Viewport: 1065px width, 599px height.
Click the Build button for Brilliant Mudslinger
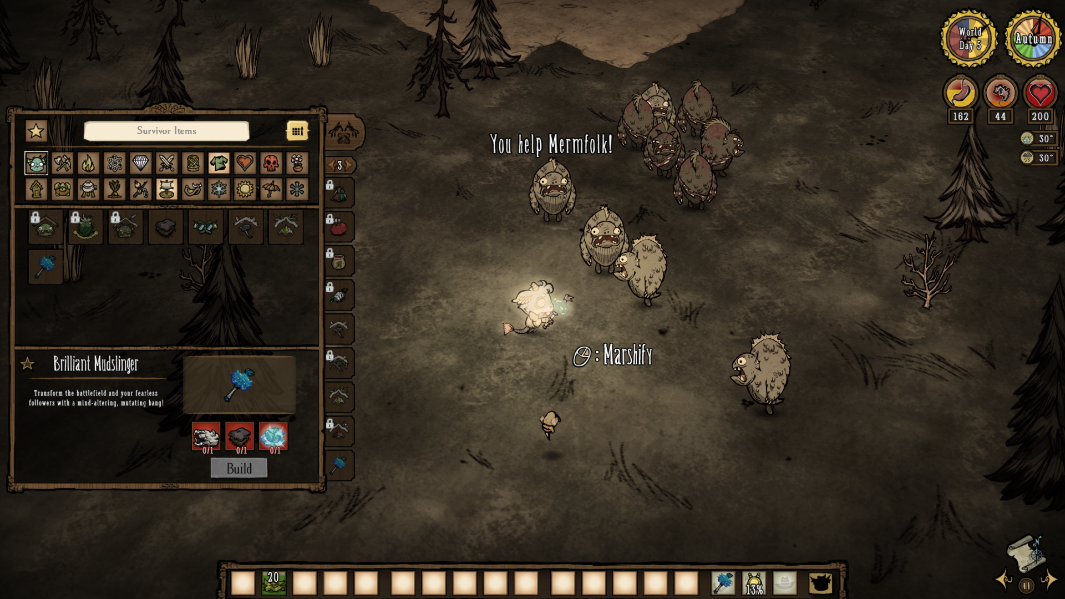[239, 468]
